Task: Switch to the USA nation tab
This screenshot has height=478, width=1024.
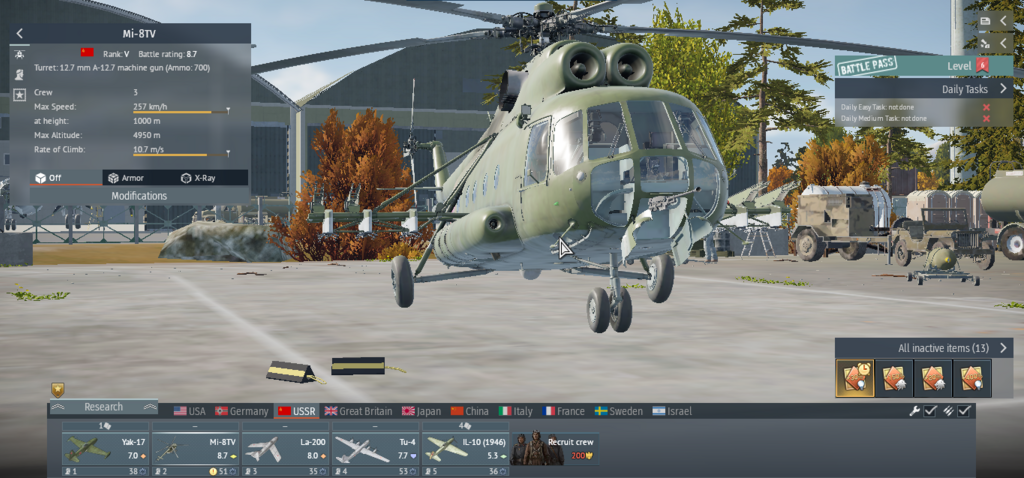Action: point(190,411)
